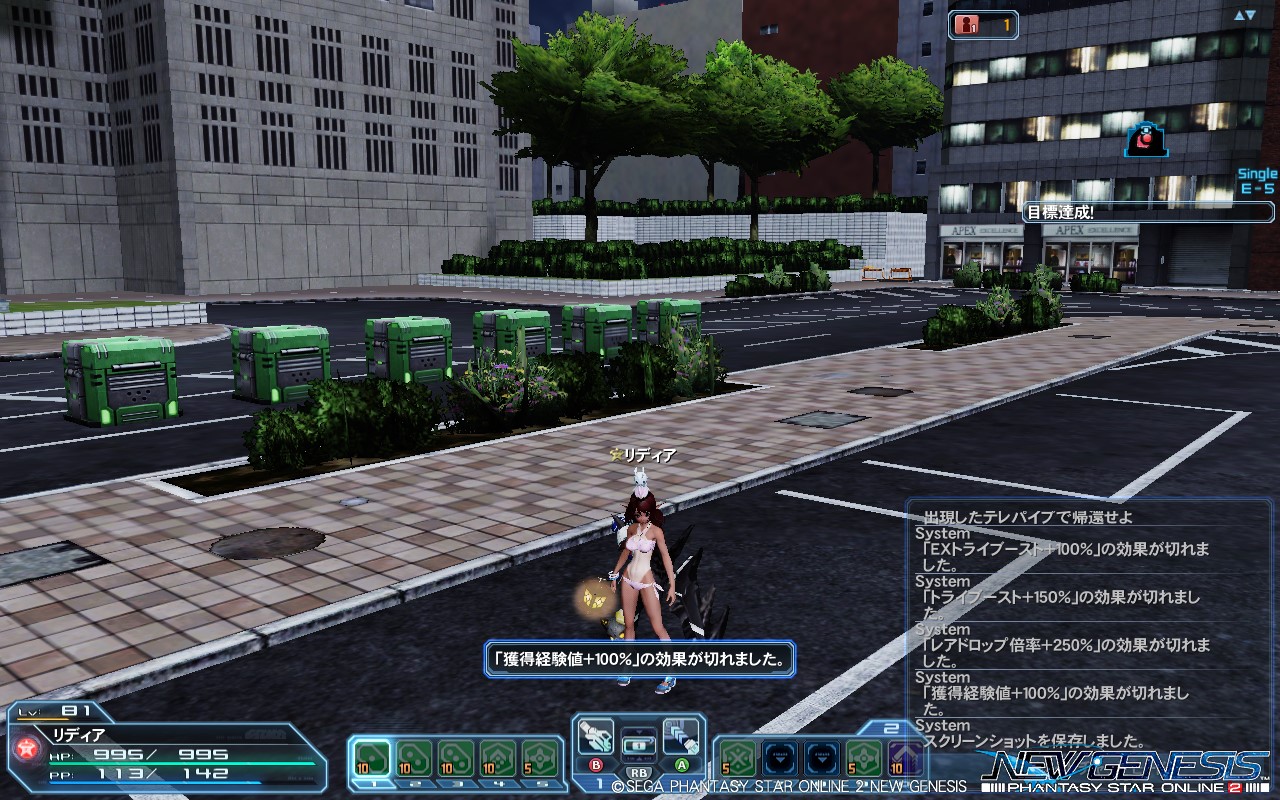Click the up arrow chevron above the chat log
This screenshot has width=1280, height=800.
1238,14
